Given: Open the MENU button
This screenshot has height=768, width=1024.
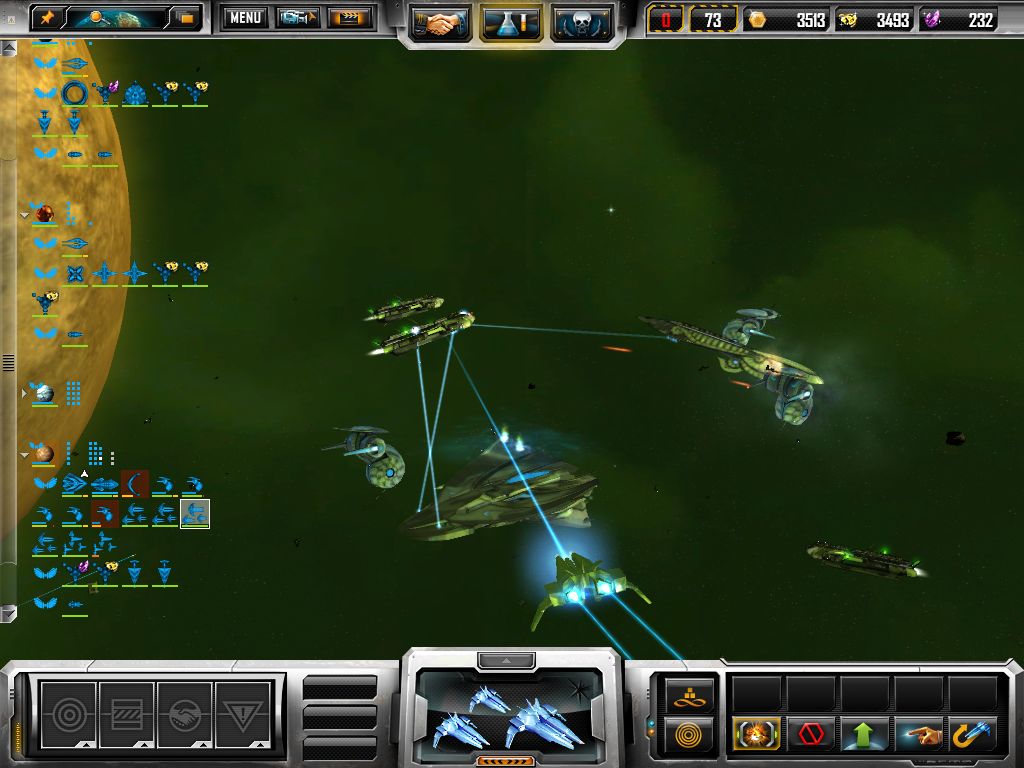Looking at the screenshot, I should pyautogui.click(x=245, y=17).
